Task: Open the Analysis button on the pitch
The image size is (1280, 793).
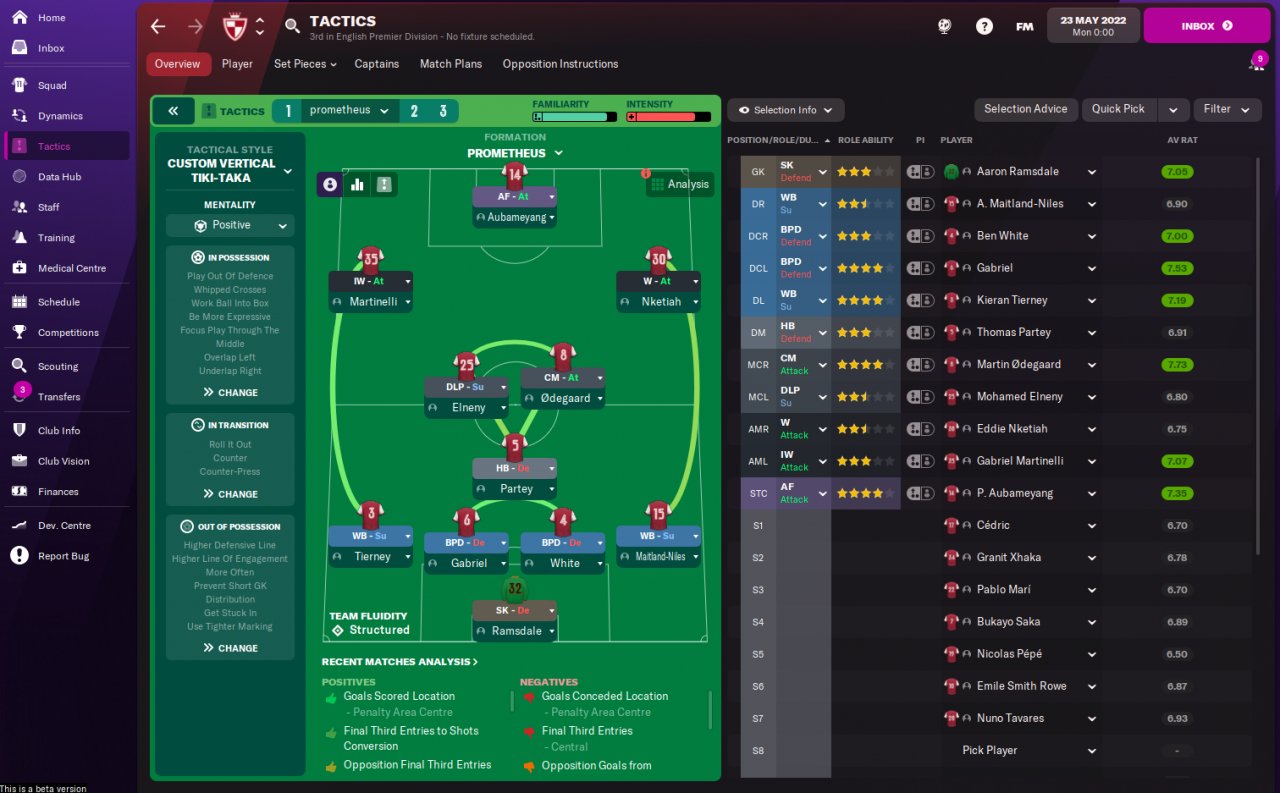Action: [x=680, y=184]
